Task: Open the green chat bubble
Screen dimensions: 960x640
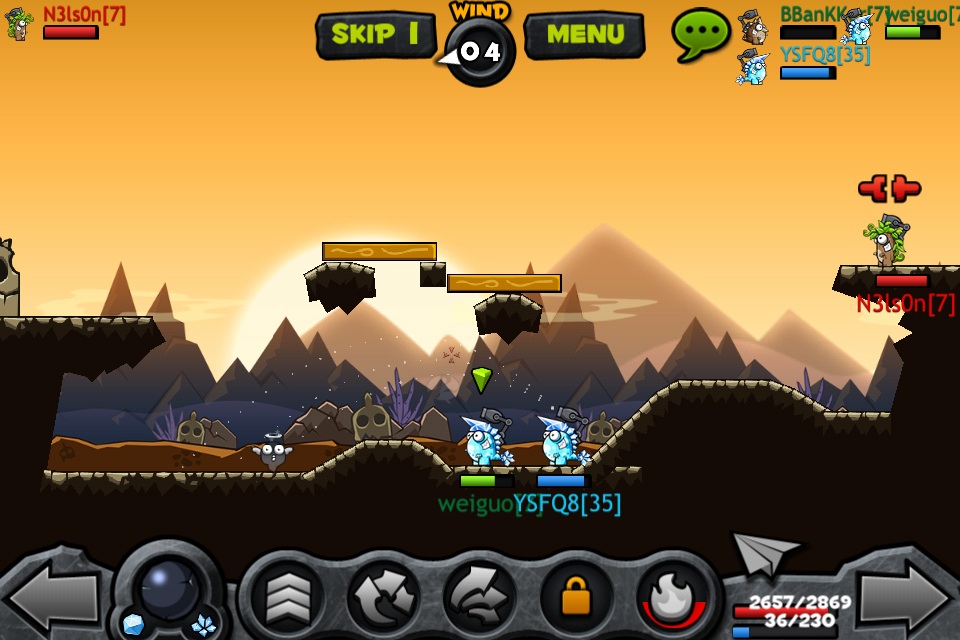Action: point(700,33)
